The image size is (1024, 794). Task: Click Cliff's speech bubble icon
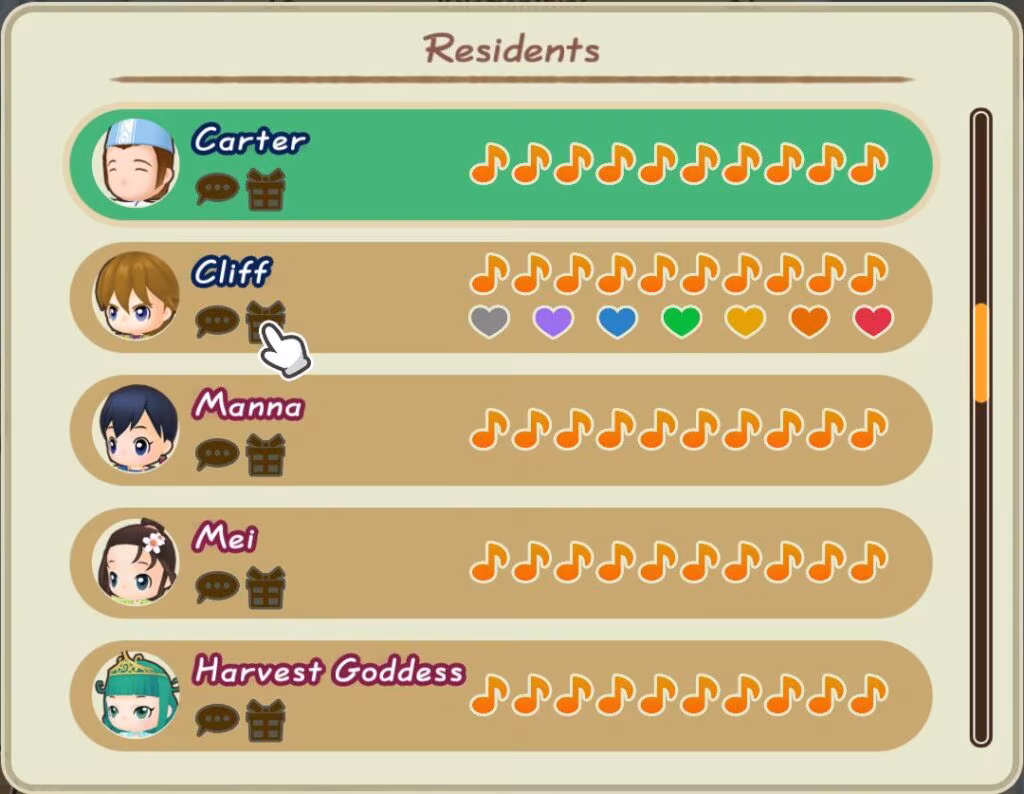216,321
